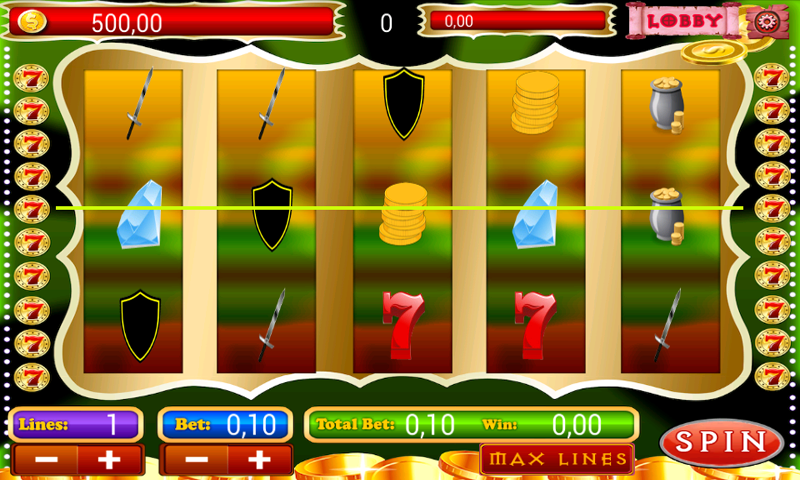
Task: Raise the Bet amount
Action: pyautogui.click(x=259, y=460)
